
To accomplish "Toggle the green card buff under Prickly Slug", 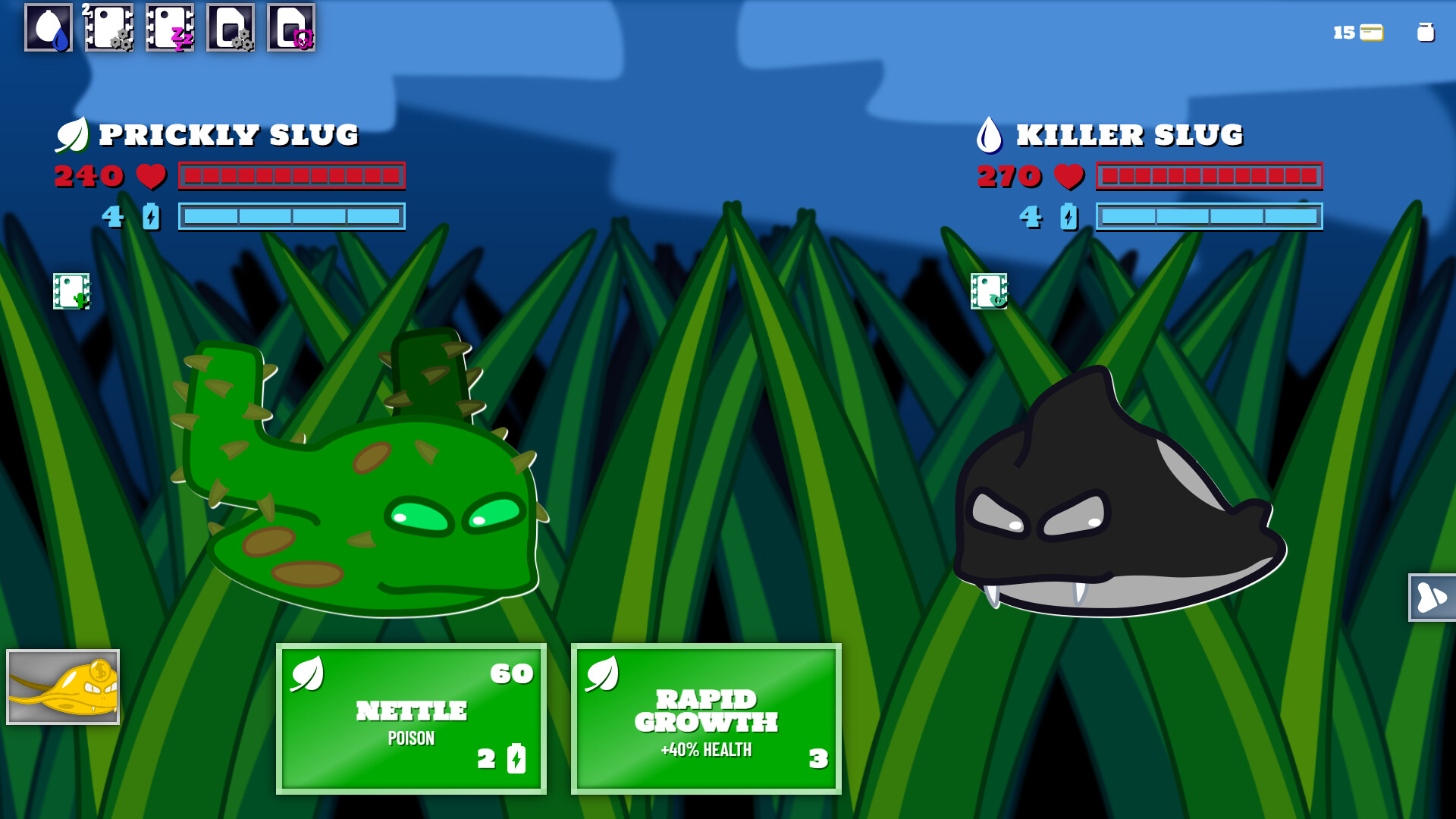I will click(71, 292).
